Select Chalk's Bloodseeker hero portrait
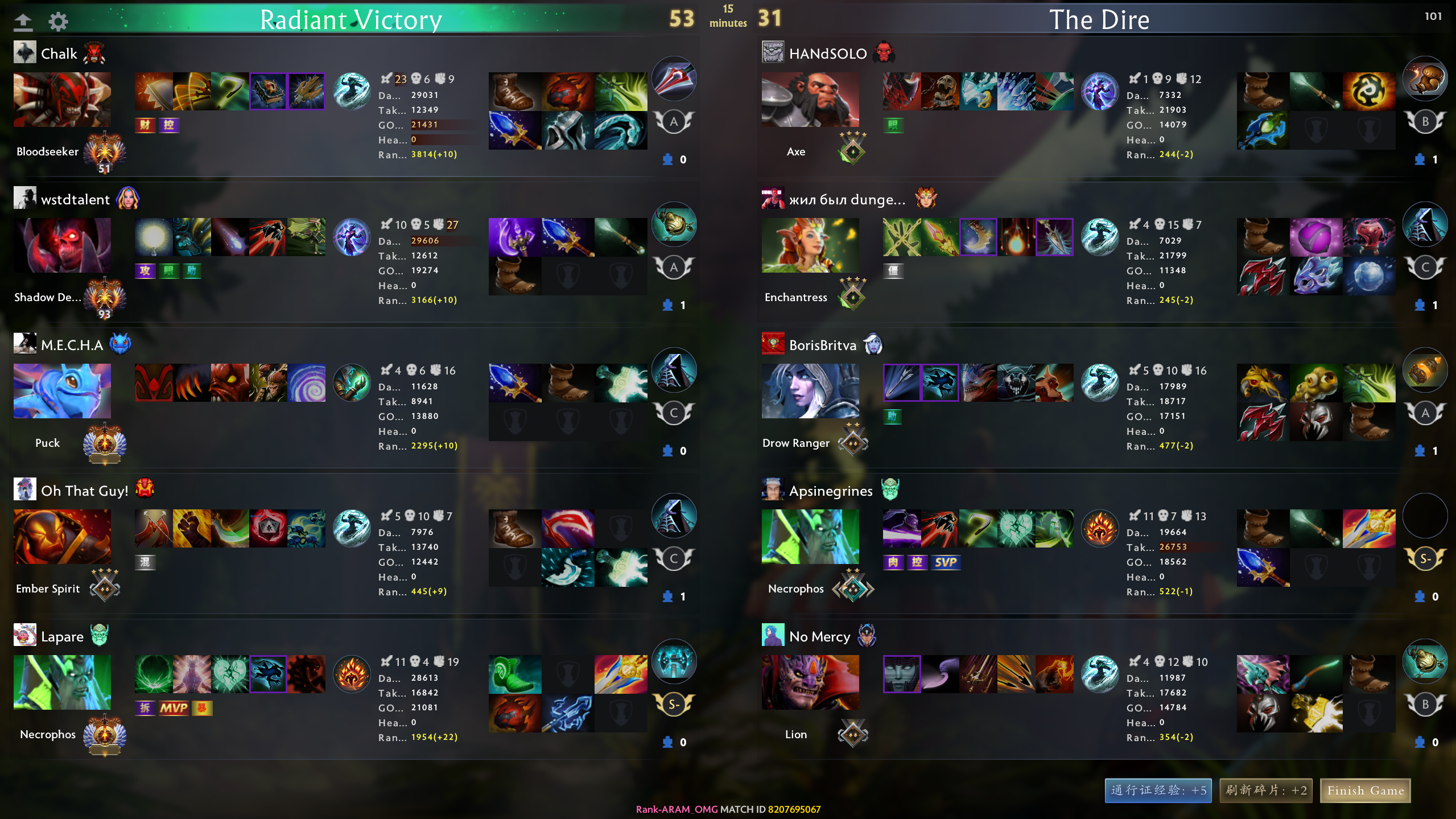The width and height of the screenshot is (1456, 819). 62,99
